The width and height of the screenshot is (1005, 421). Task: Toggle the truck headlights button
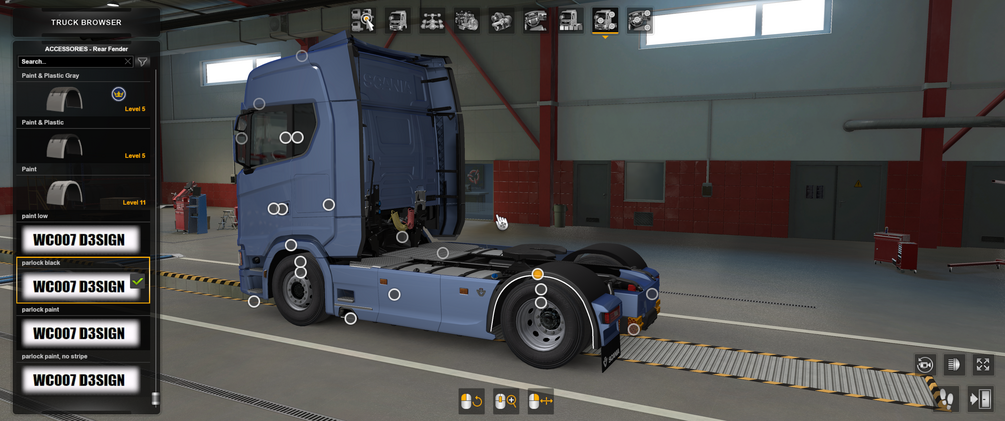(953, 365)
